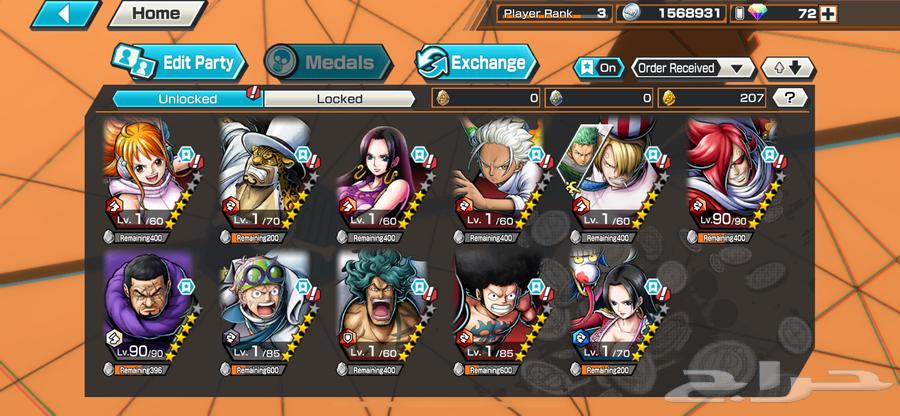
Task: Open the question mark help button
Action: 790,98
